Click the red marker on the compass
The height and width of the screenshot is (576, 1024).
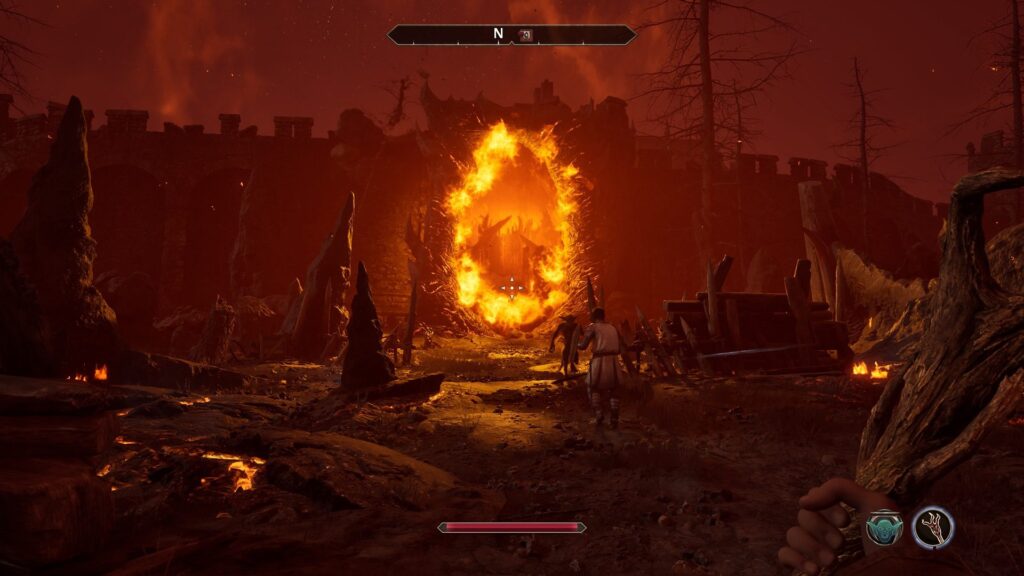[x=525, y=34]
